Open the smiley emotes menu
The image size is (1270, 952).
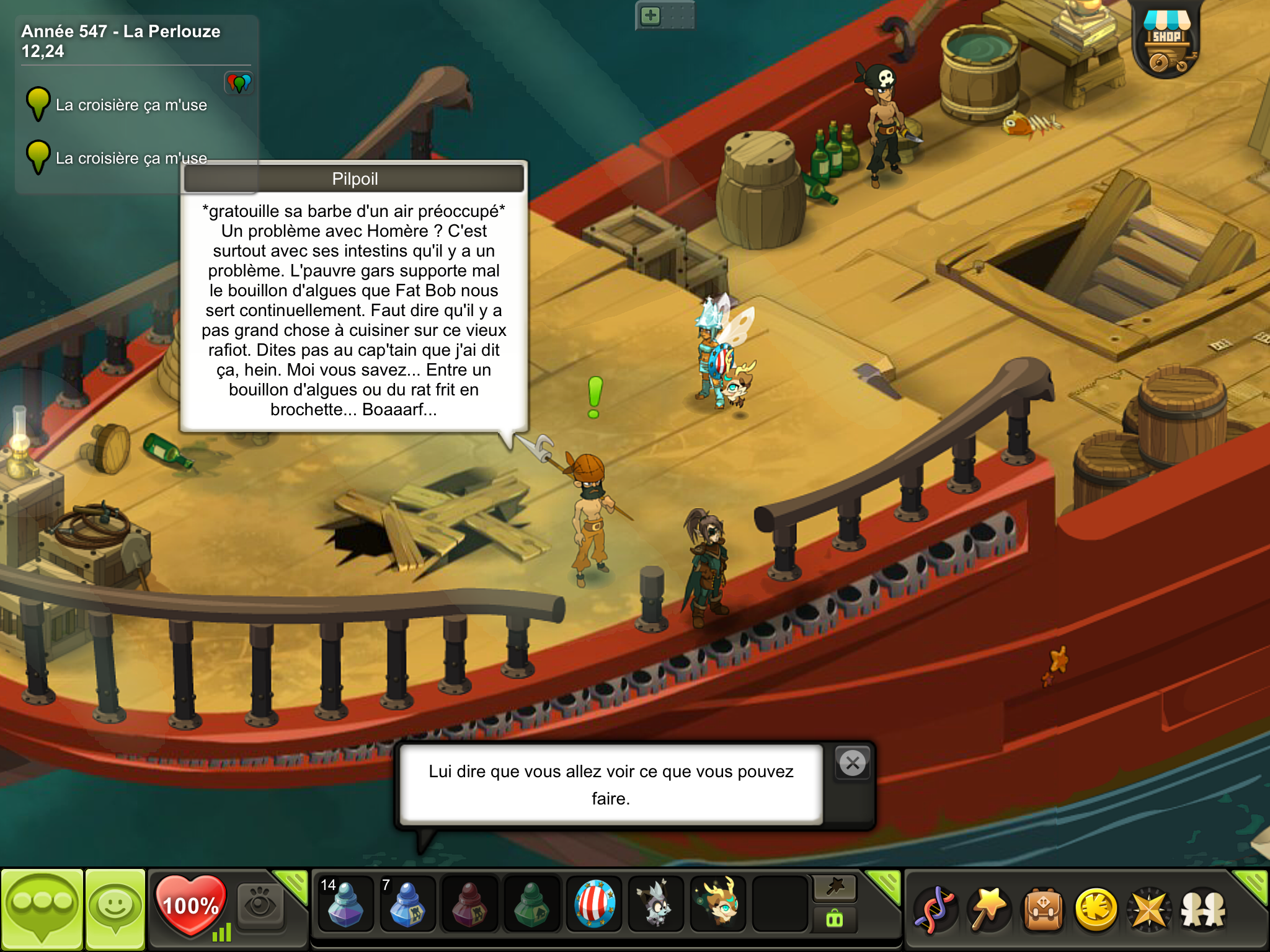(115, 909)
